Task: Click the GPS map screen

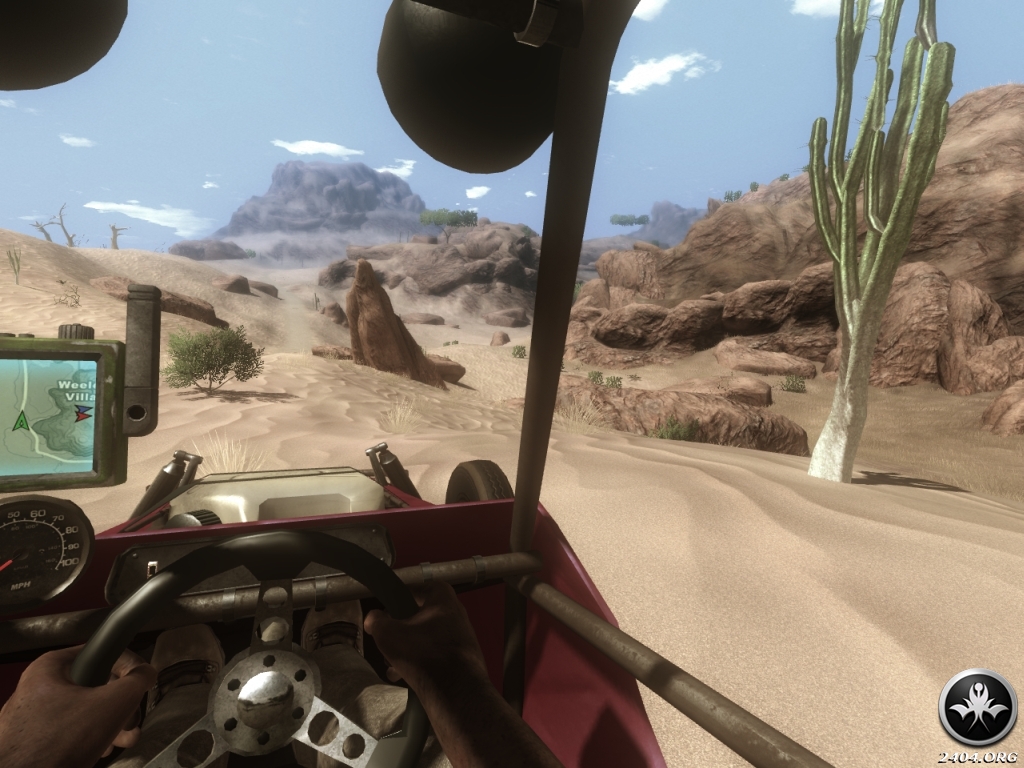Action: [x=48, y=417]
